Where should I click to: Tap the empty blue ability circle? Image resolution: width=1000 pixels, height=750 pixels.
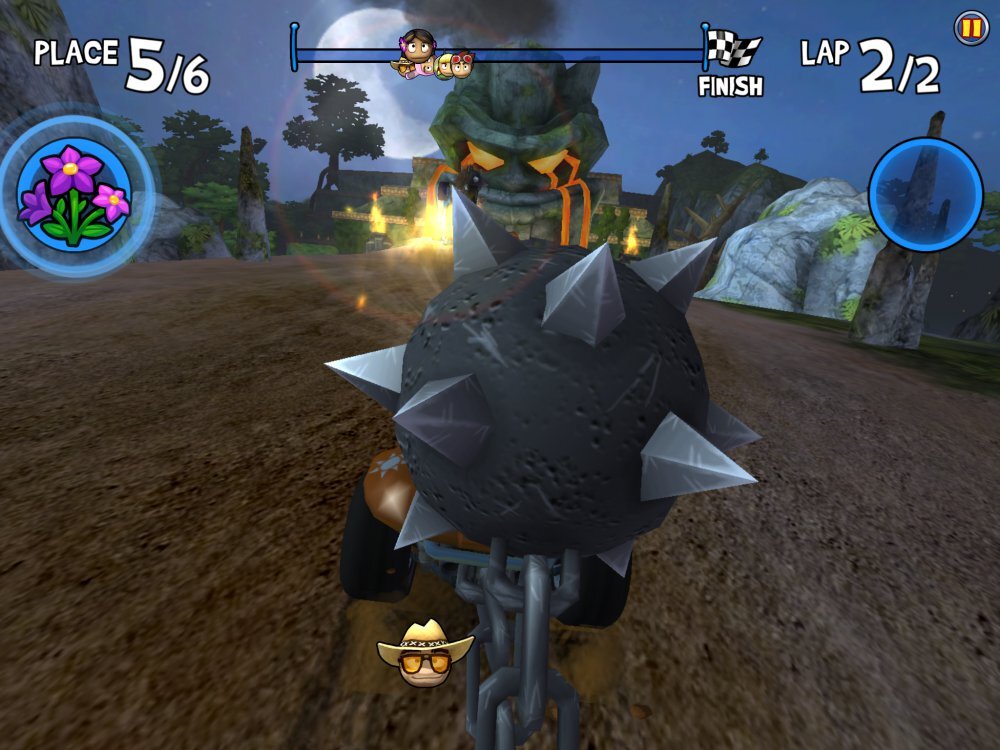(x=925, y=194)
